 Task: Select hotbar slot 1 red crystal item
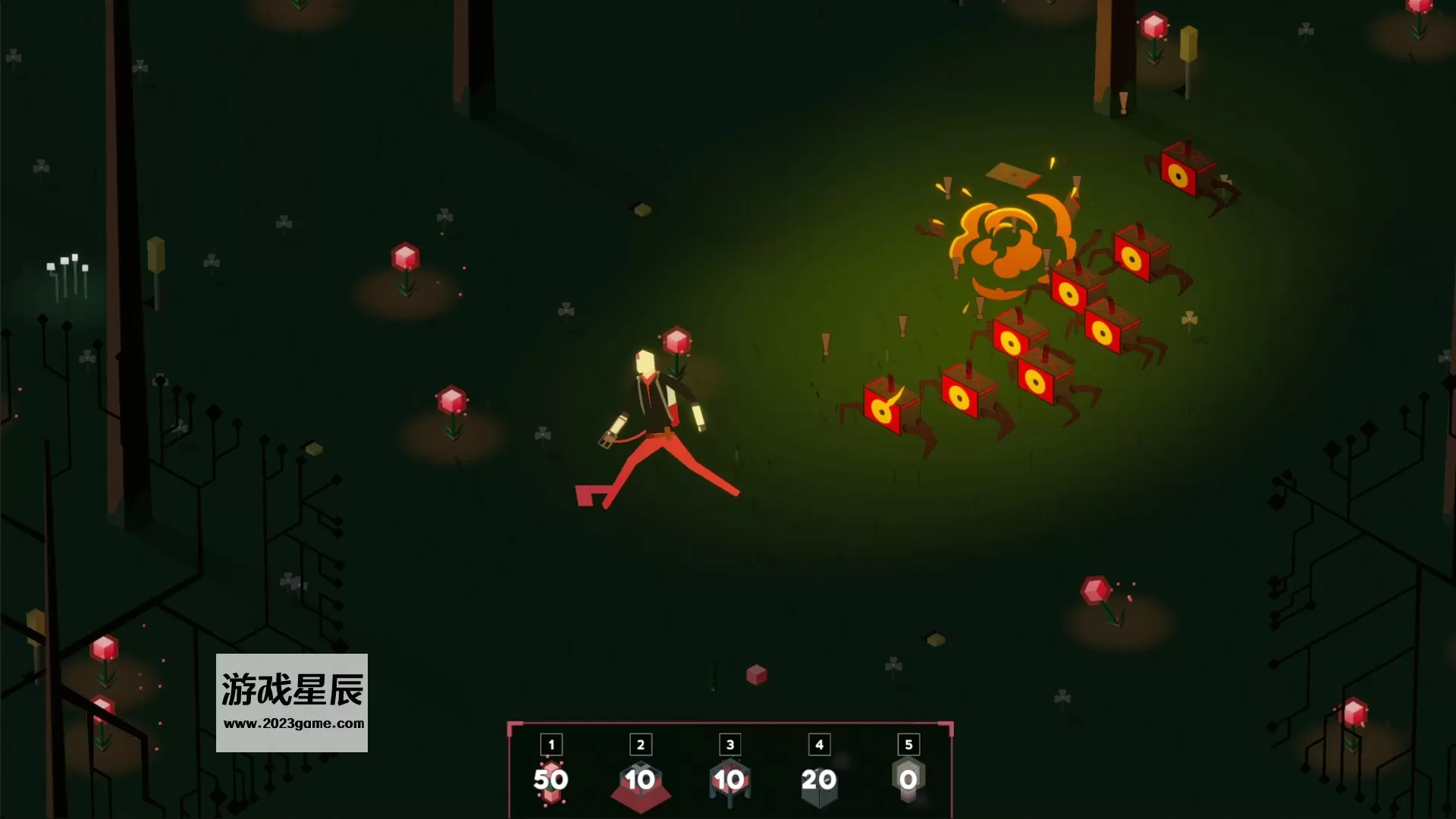pyautogui.click(x=551, y=780)
